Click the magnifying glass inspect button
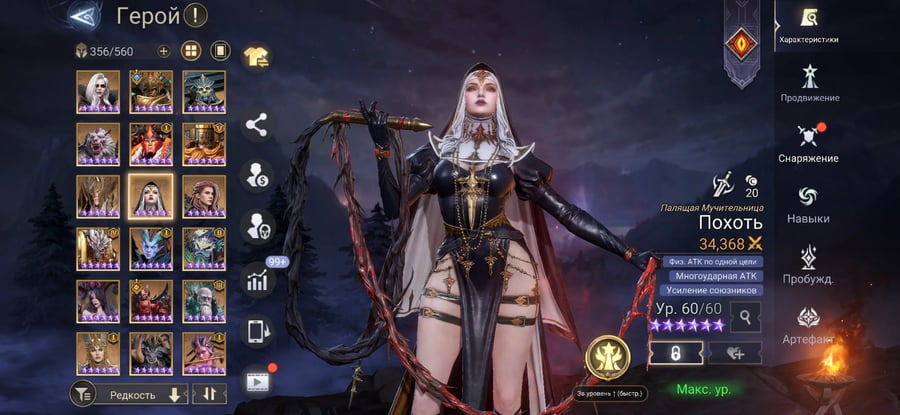Viewport: 900px width, 415px height. (x=746, y=317)
